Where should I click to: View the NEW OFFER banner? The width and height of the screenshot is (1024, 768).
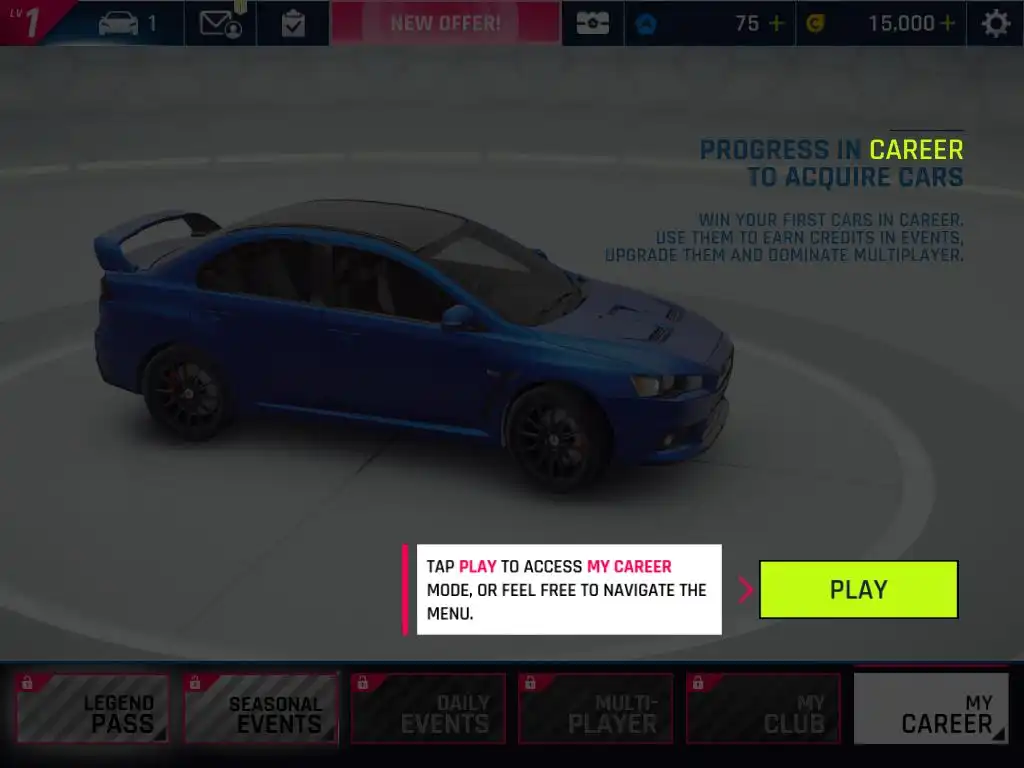(x=446, y=23)
